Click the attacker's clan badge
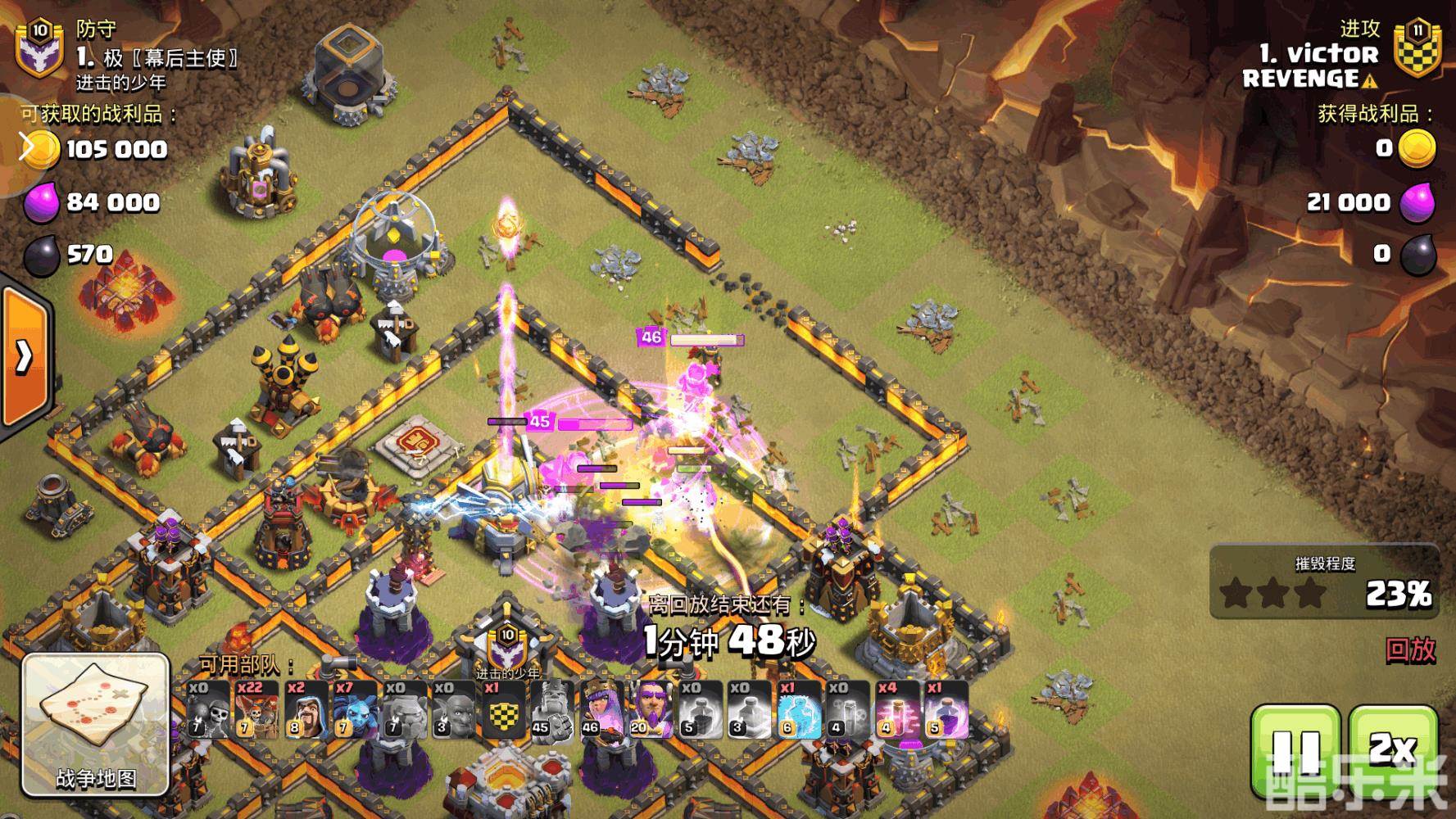The width and height of the screenshot is (1456, 819). 1417,49
